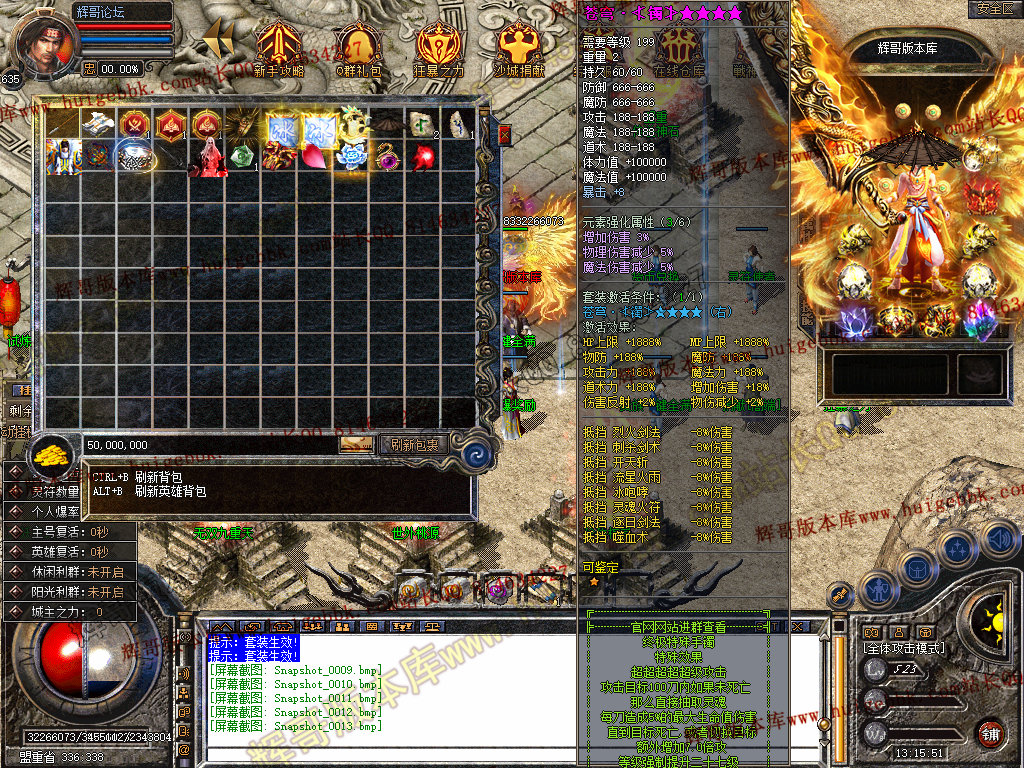Click the 刷新包裹 refresh bag button
The image size is (1024, 768).
[x=413, y=445]
